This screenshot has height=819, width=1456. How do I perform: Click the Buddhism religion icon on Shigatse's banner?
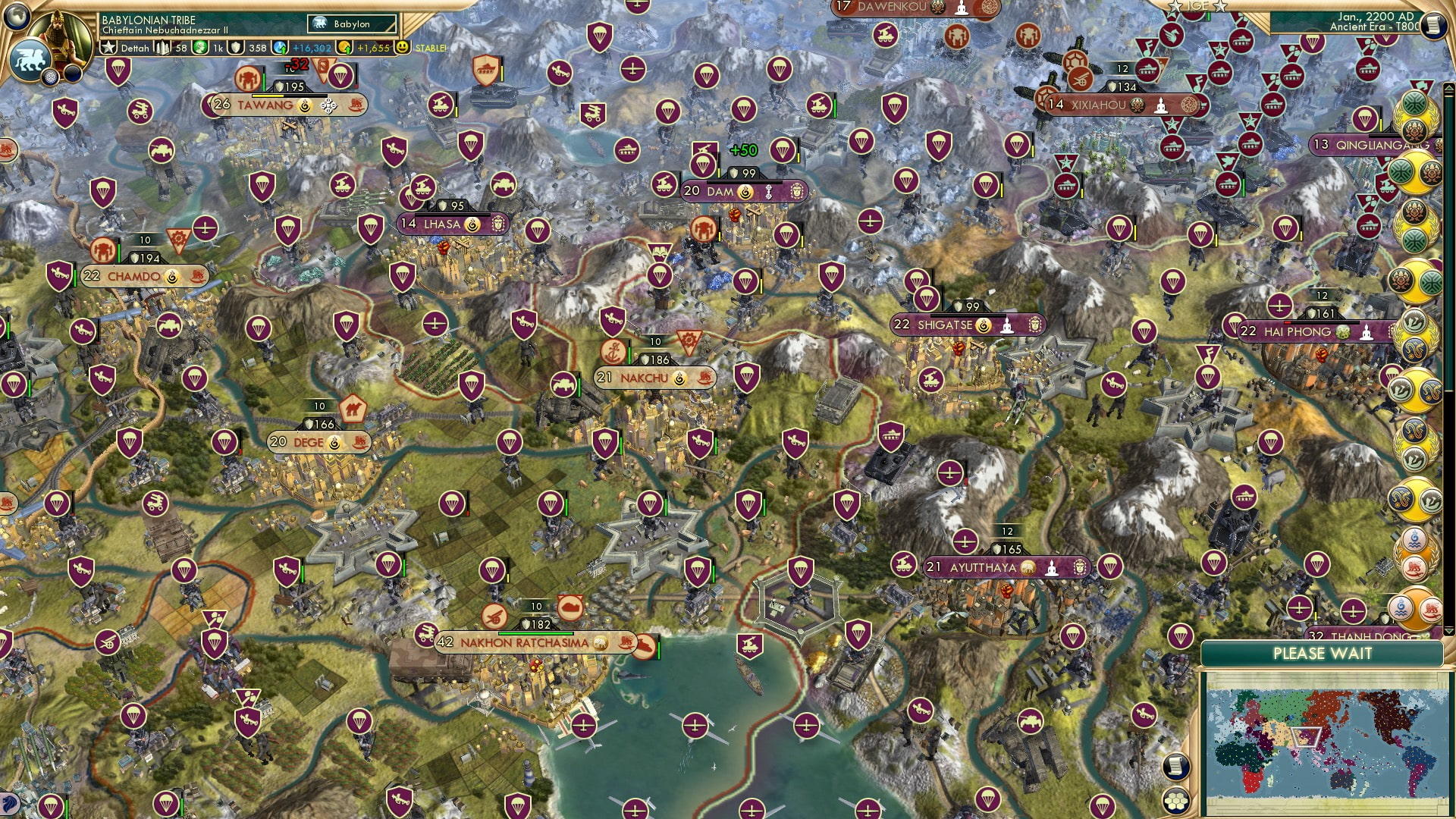point(1009,325)
